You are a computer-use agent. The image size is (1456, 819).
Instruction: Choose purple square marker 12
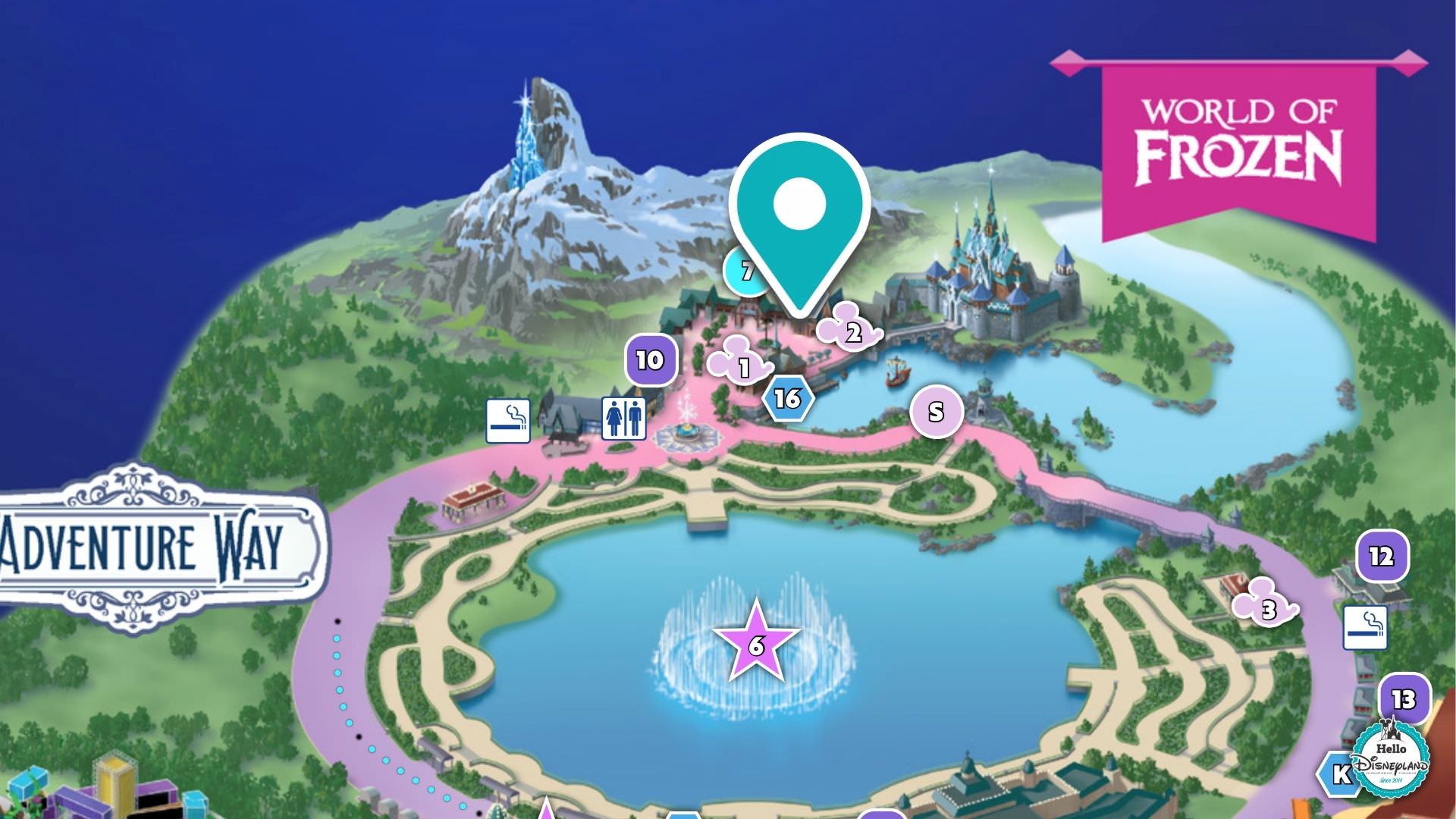1382,557
